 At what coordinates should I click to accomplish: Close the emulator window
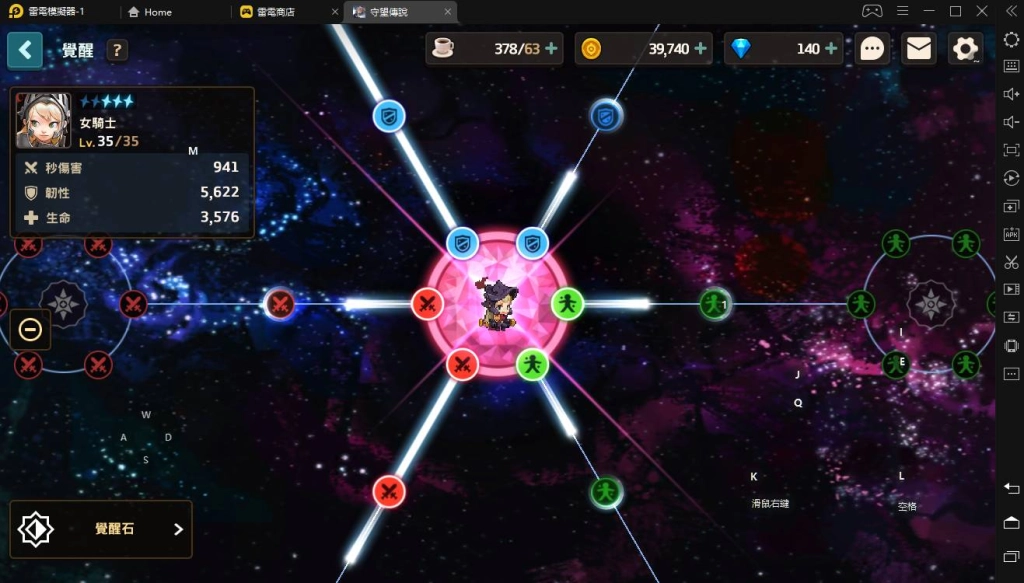click(981, 11)
